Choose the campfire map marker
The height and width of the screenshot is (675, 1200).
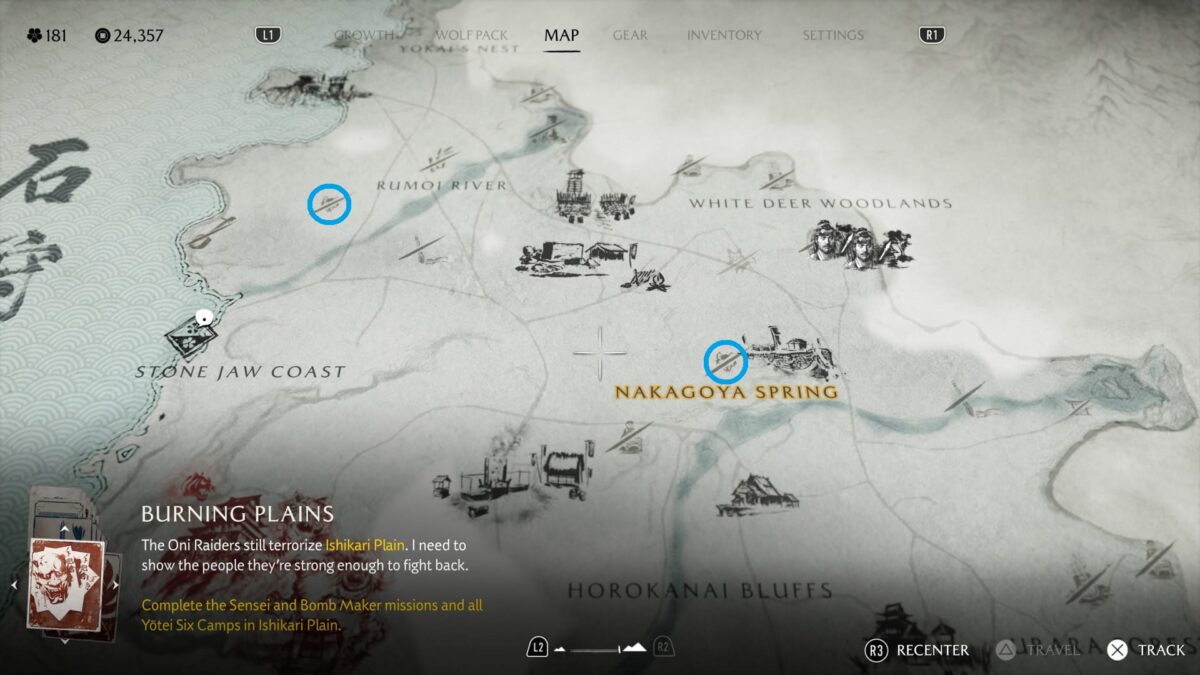(645, 278)
